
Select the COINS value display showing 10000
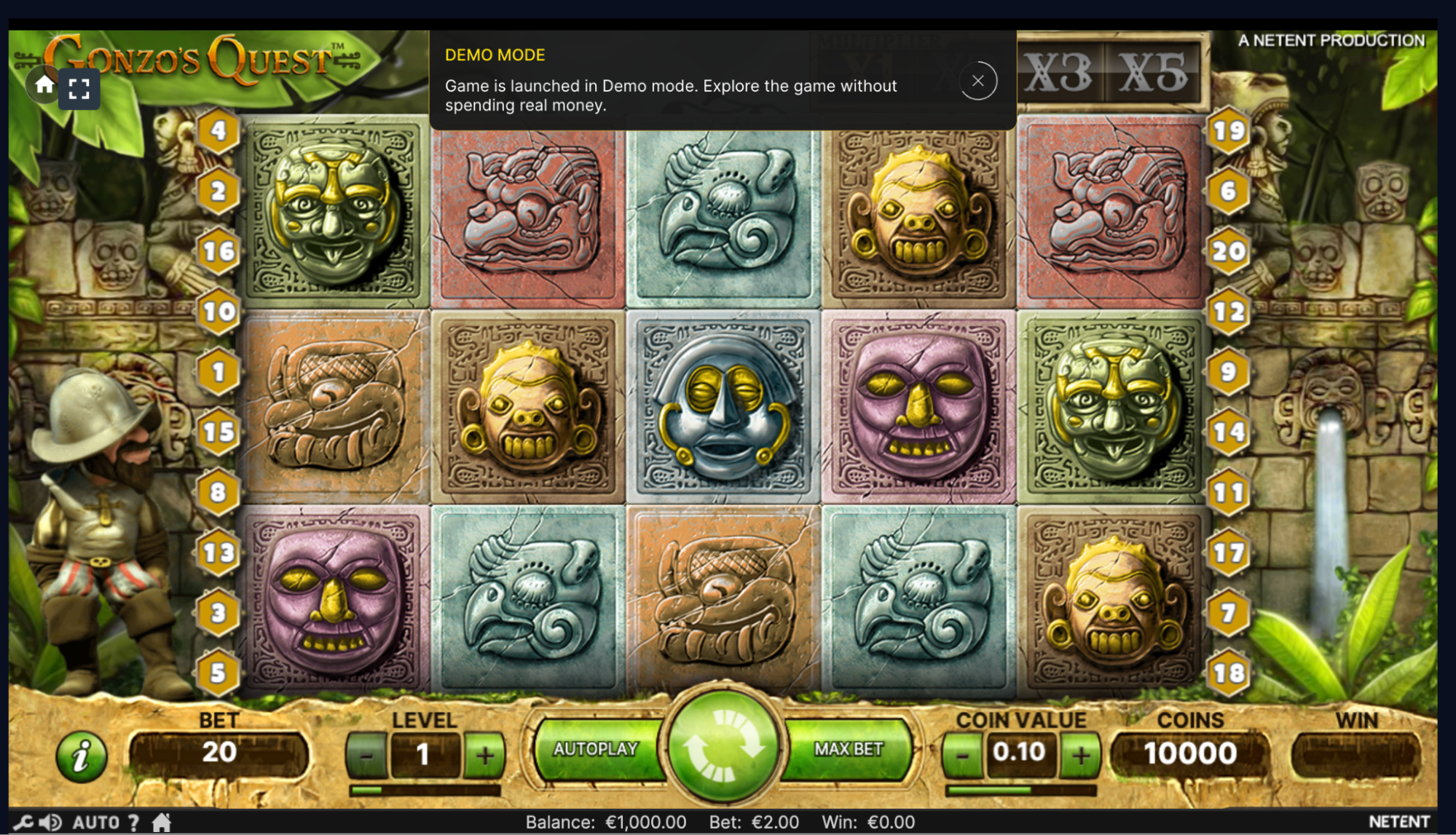click(x=1190, y=753)
